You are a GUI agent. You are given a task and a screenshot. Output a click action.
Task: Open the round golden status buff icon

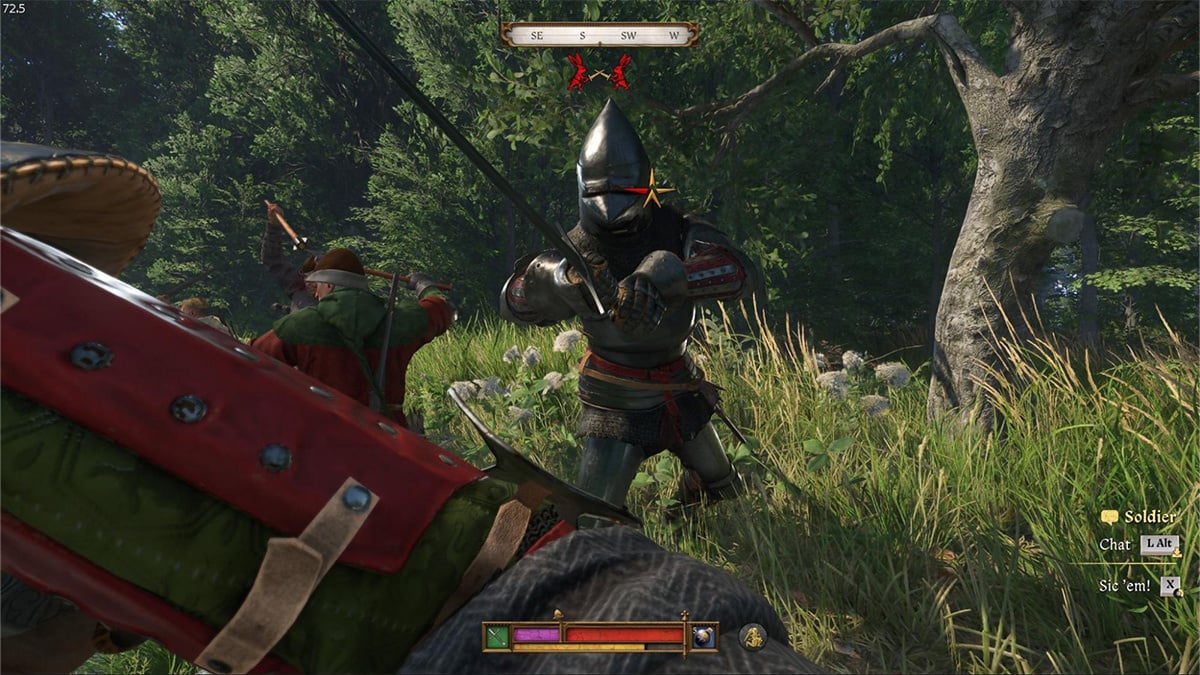pos(753,636)
